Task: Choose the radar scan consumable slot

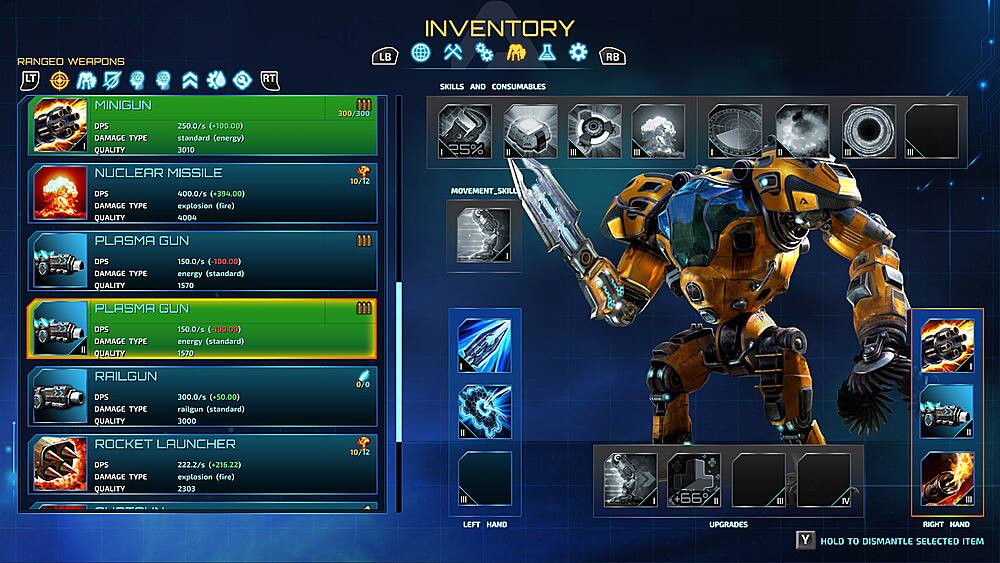Action: click(x=735, y=131)
